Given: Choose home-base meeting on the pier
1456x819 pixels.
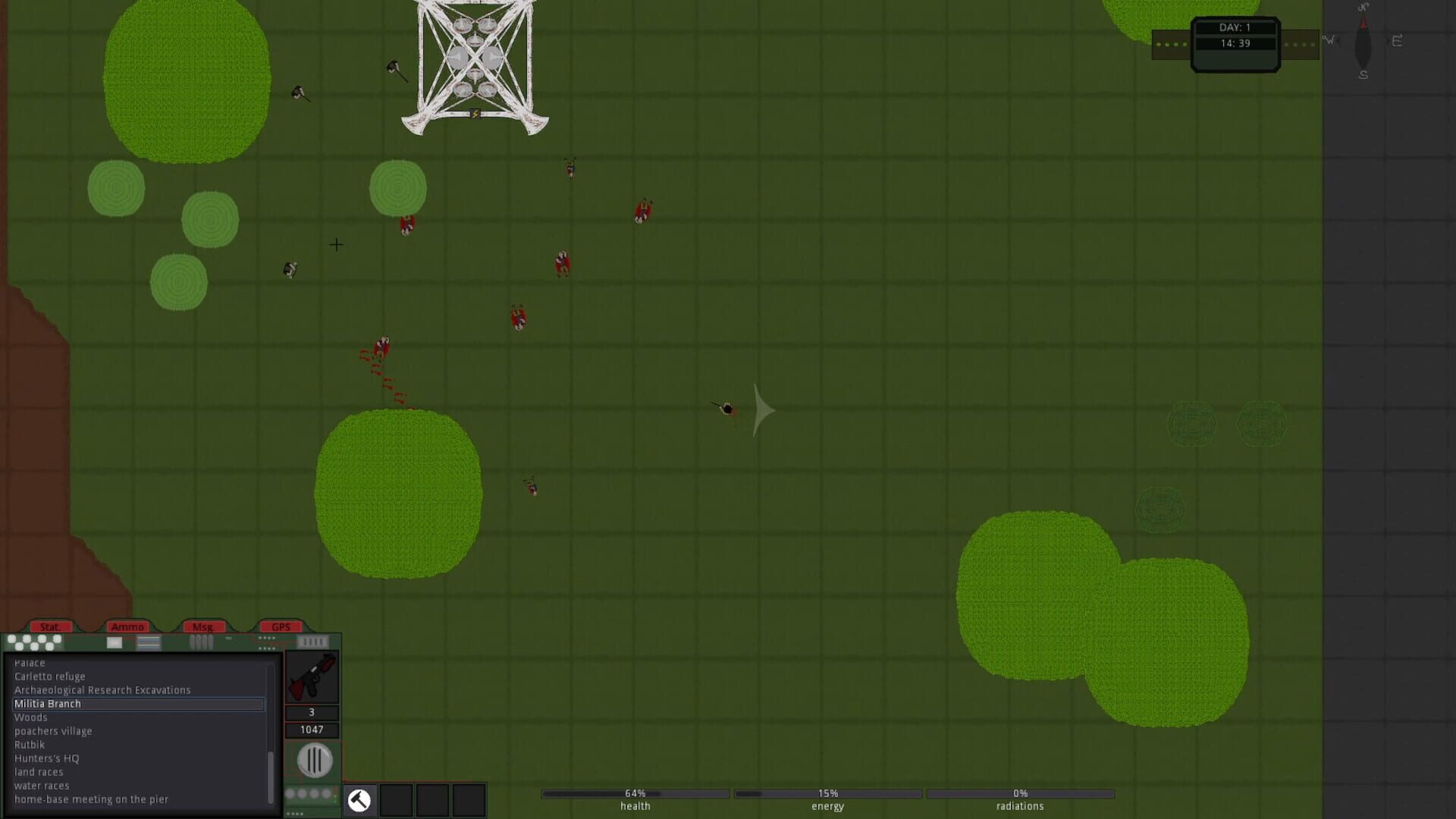Looking at the screenshot, I should coord(91,799).
